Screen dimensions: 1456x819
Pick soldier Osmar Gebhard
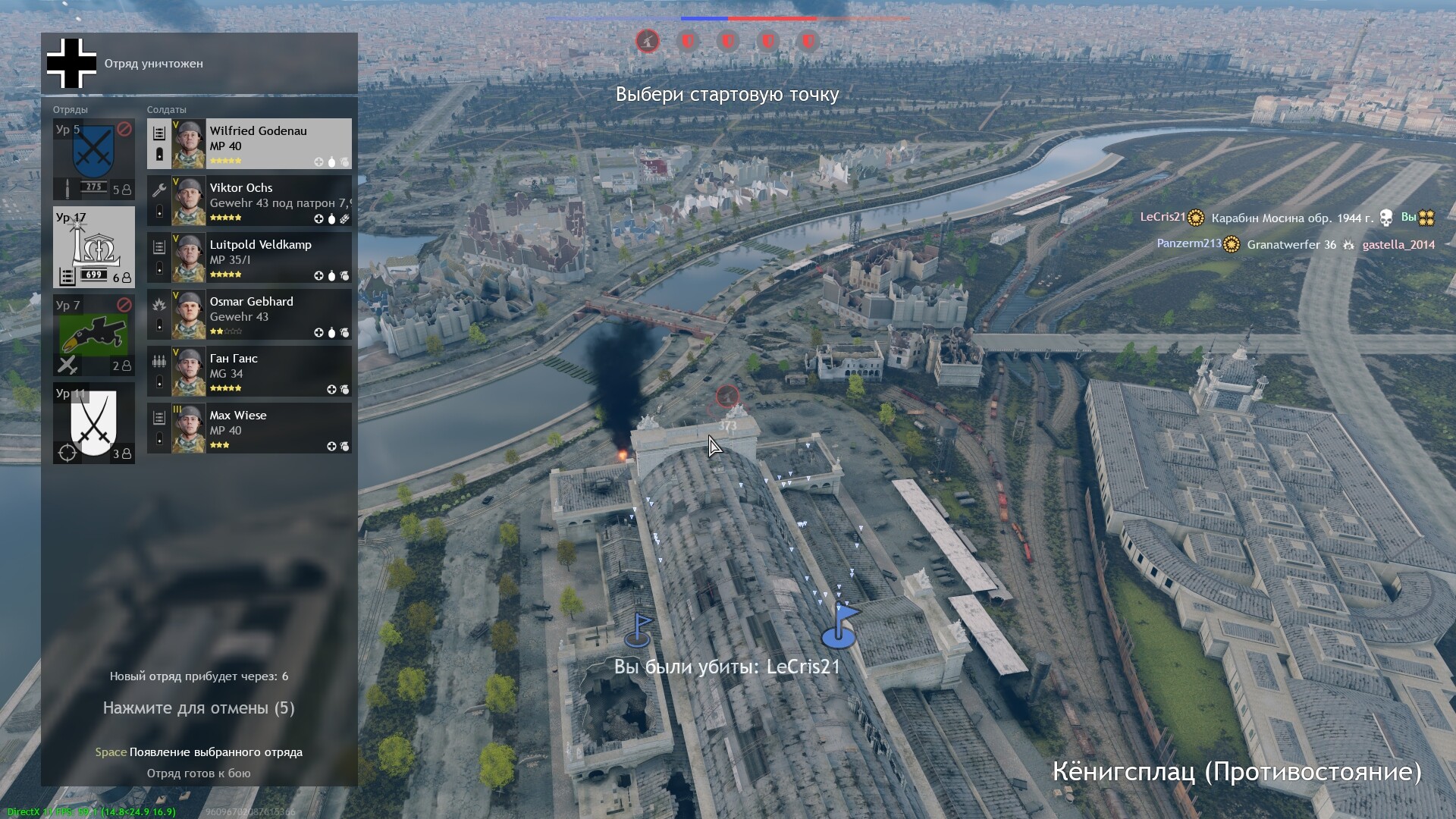point(249,314)
